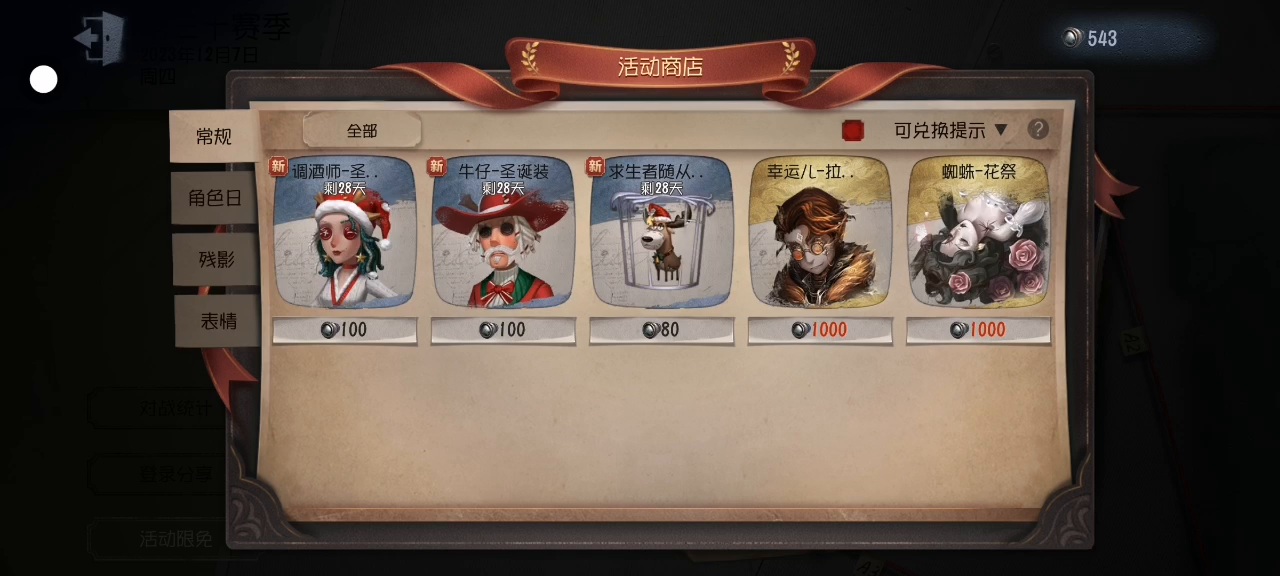Choose the 全部 filter
This screenshot has width=1280, height=576.
[x=362, y=130]
